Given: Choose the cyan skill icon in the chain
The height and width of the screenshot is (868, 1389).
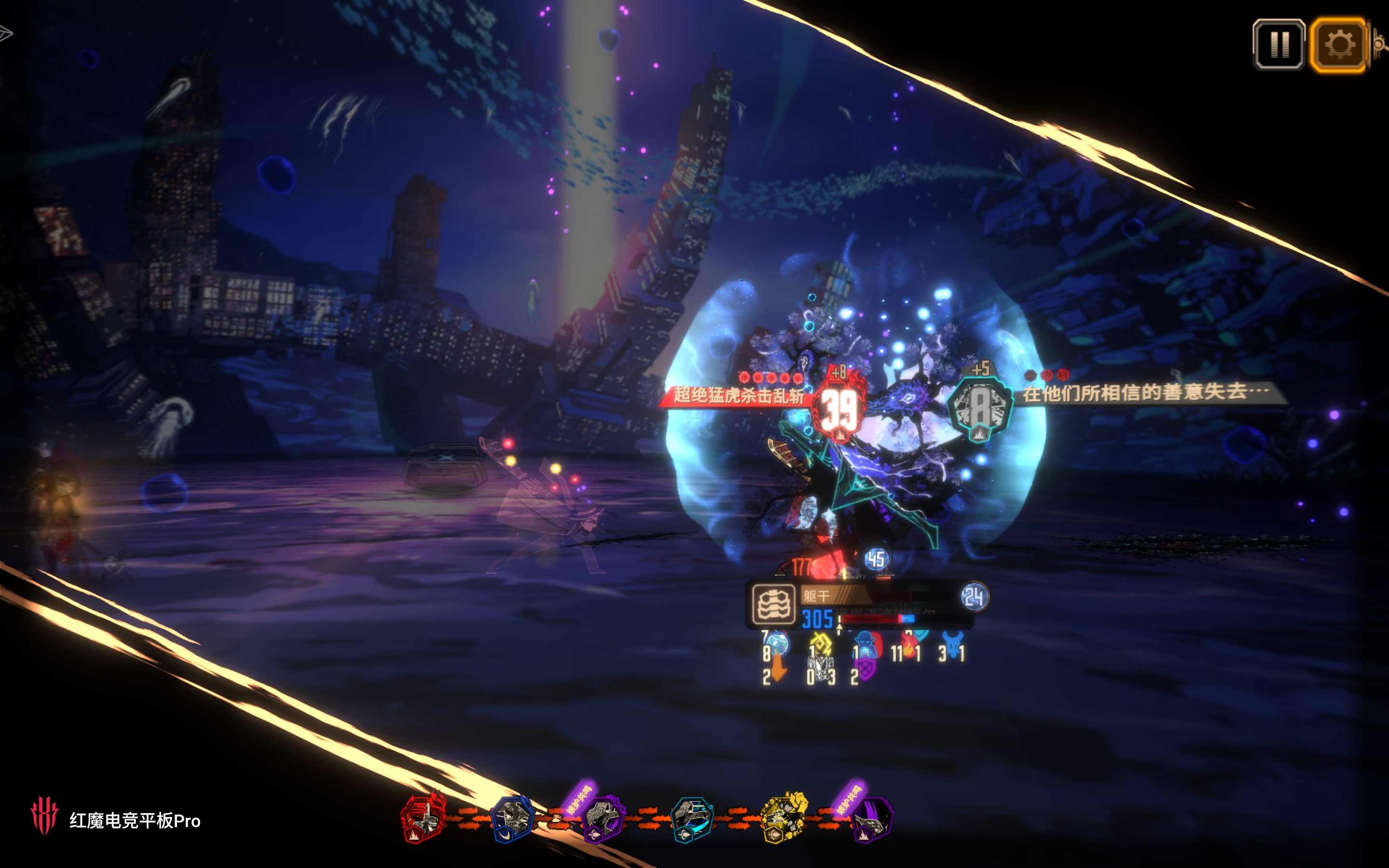Looking at the screenshot, I should coord(692,819).
